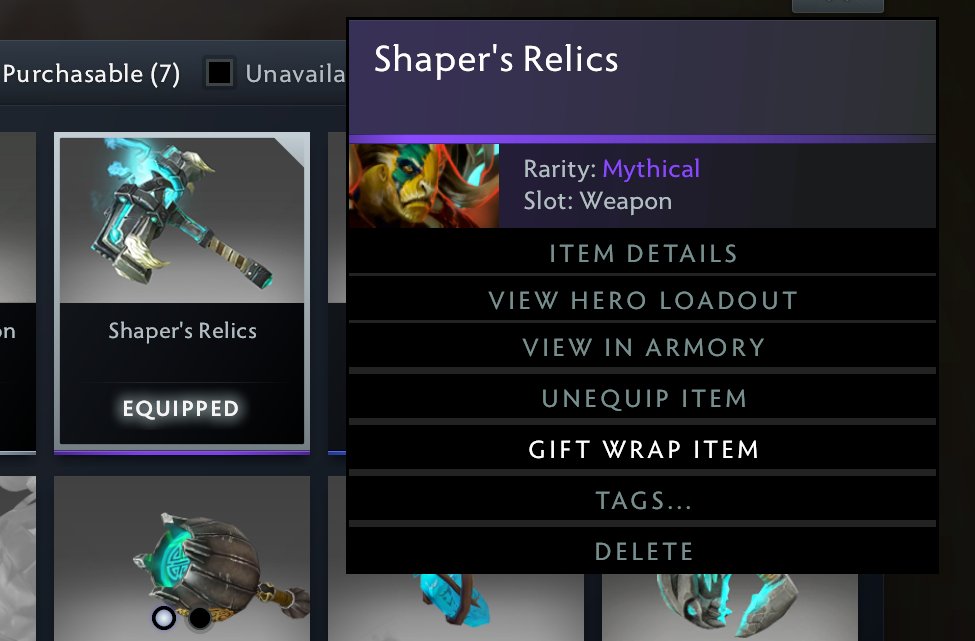
Task: Choose Gift Wrap Item option
Action: pos(642,450)
